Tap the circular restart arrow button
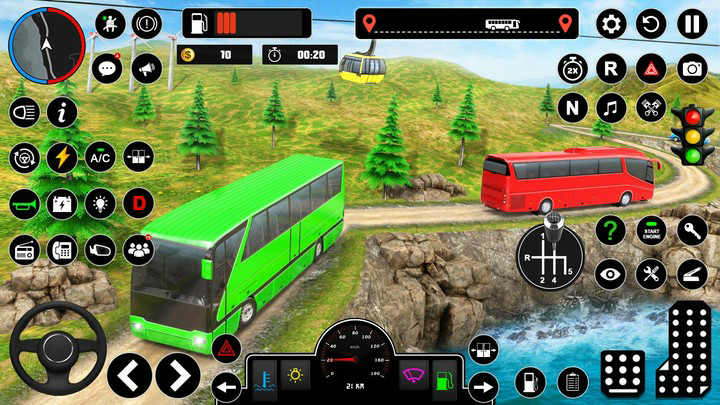 click(652, 24)
